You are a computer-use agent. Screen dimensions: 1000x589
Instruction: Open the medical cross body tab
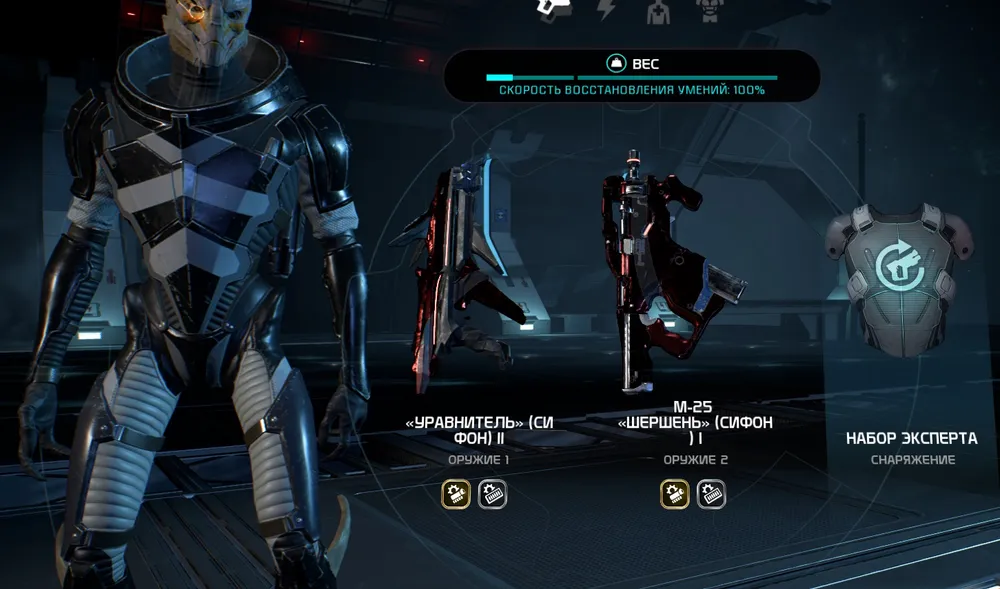coord(657,11)
